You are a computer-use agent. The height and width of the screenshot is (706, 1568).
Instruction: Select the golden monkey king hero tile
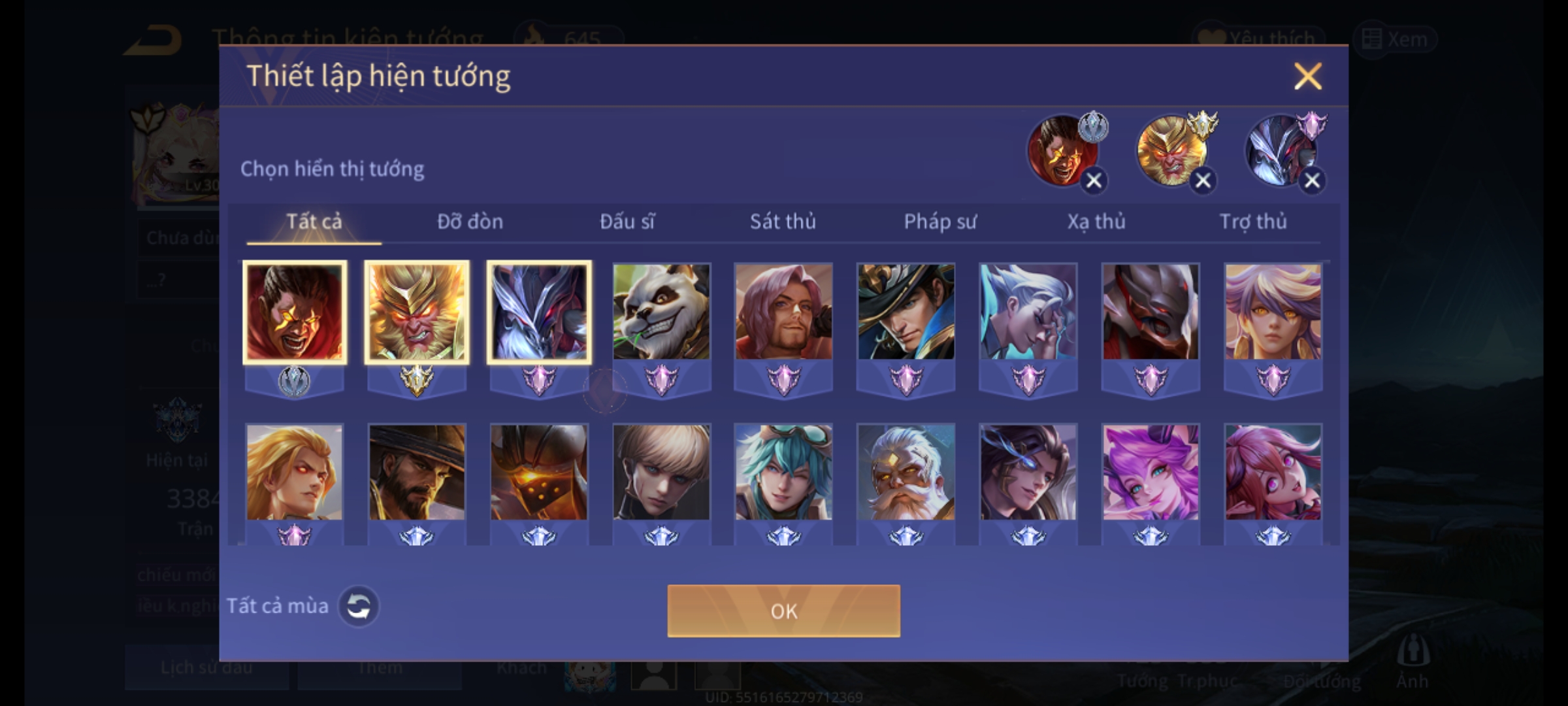click(x=417, y=312)
